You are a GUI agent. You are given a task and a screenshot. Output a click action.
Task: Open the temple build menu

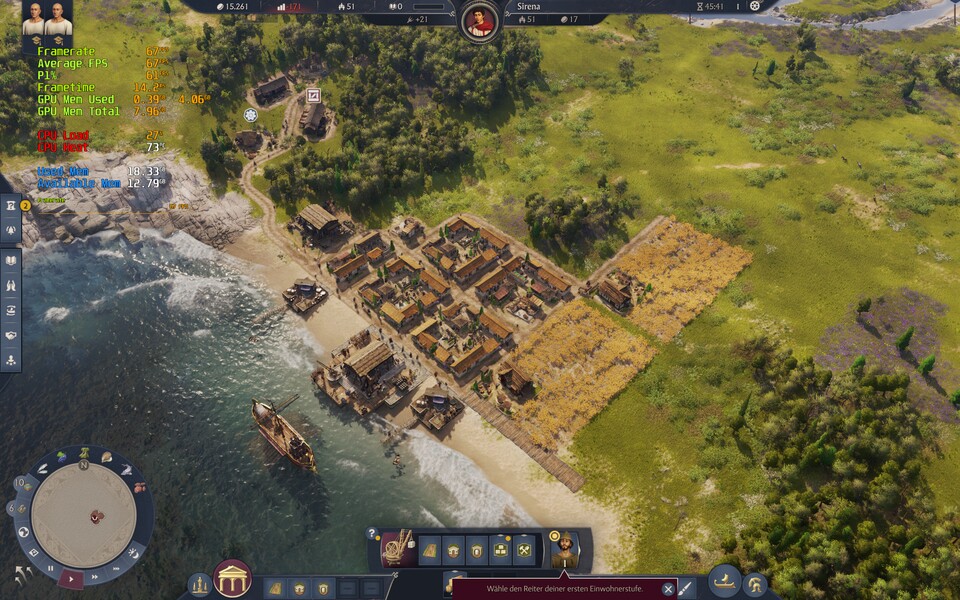pyautogui.click(x=232, y=579)
